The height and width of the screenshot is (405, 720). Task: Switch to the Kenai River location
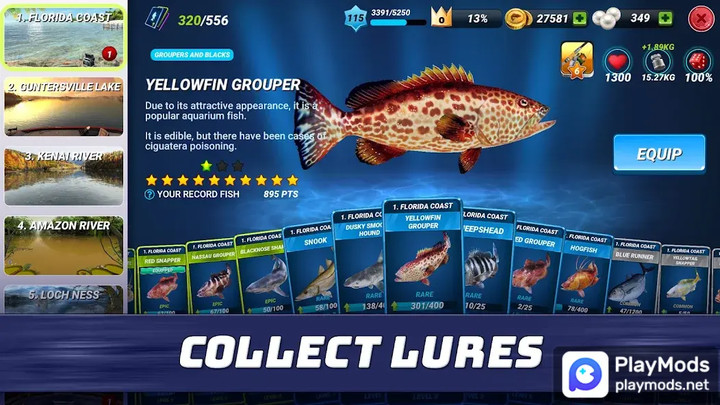64,175
